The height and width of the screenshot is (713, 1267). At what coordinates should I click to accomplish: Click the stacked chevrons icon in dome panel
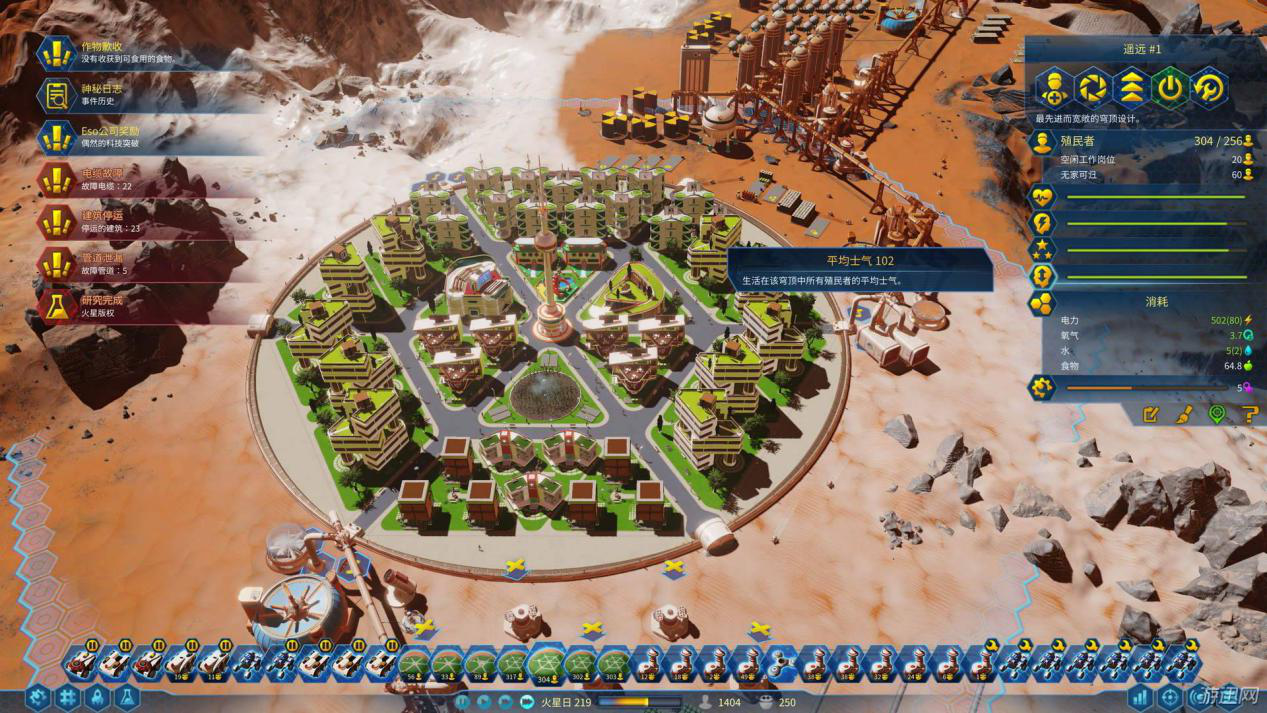(1131, 88)
